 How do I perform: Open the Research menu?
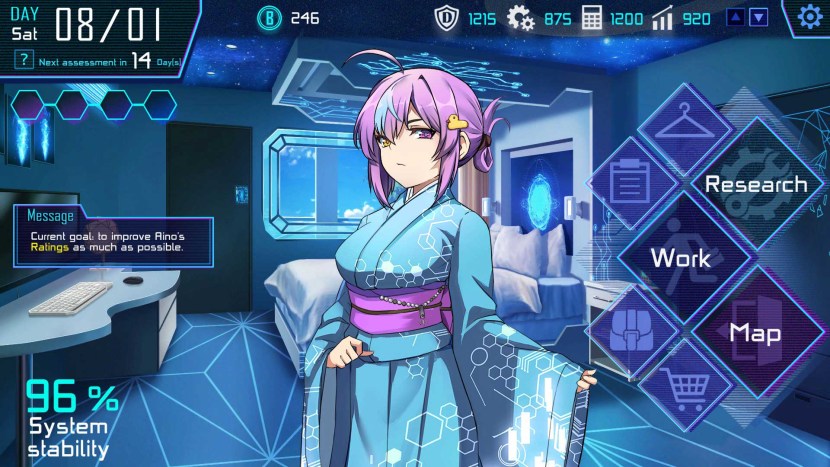[755, 184]
